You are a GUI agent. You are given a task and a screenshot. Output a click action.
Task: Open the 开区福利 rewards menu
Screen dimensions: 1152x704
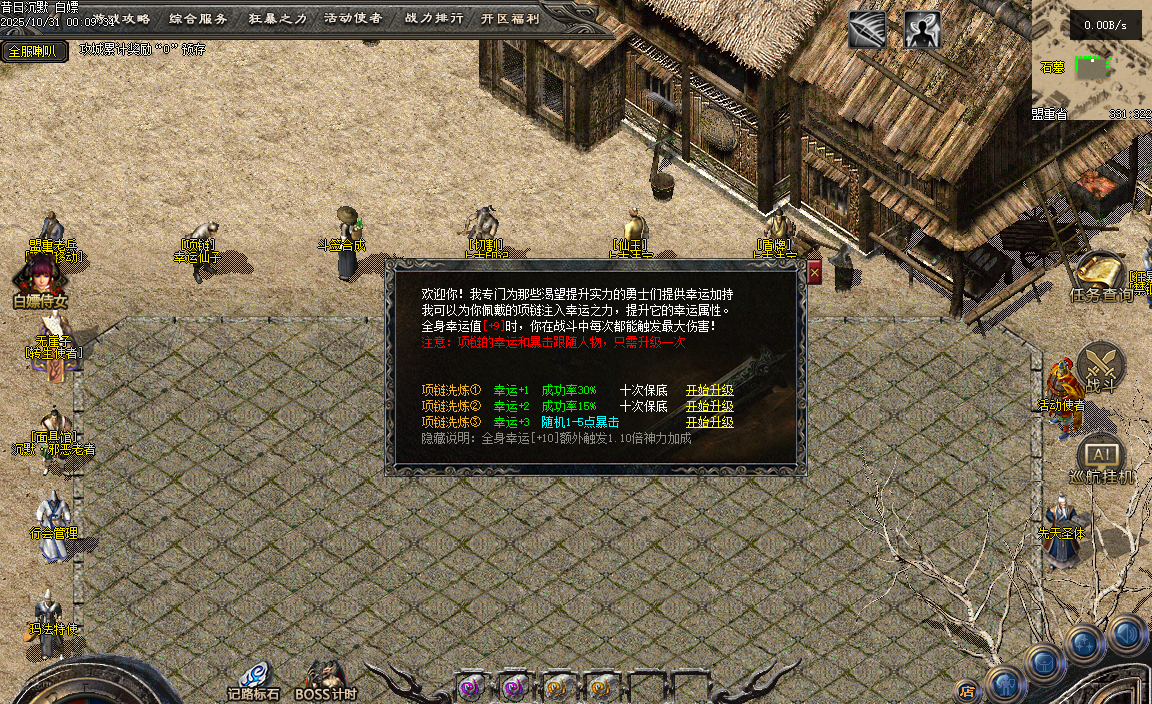click(x=510, y=18)
